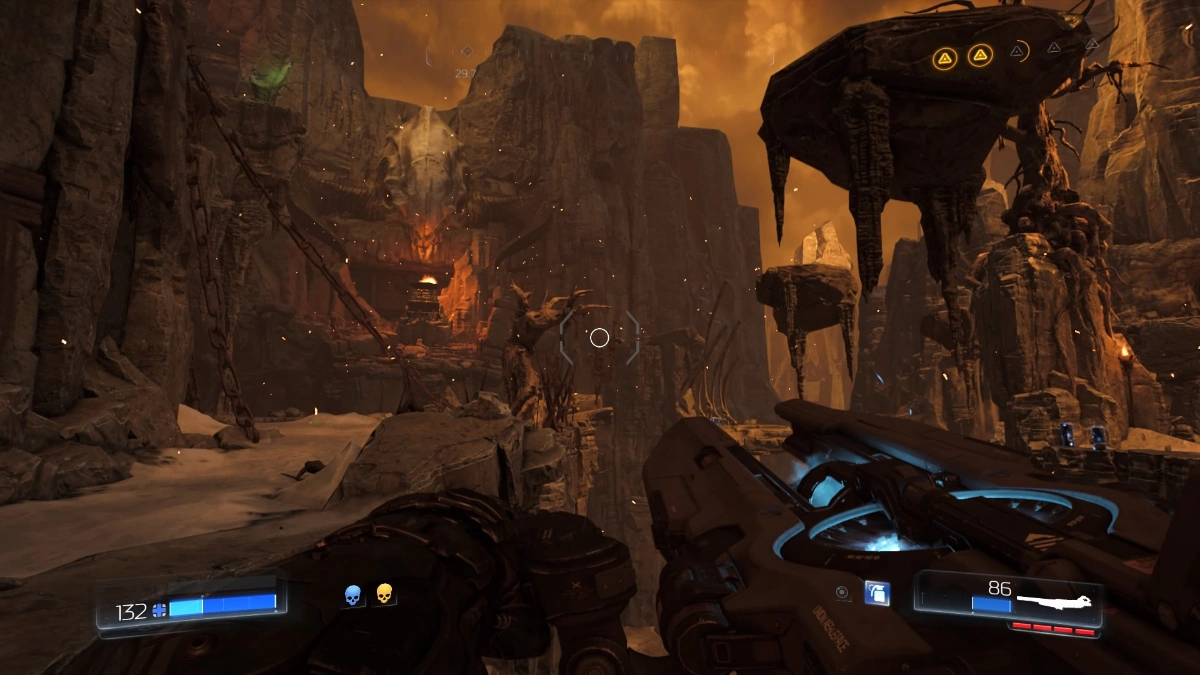Image resolution: width=1200 pixels, height=675 pixels.
Task: Click the small circular icon beside the grenade
Action: click(843, 592)
